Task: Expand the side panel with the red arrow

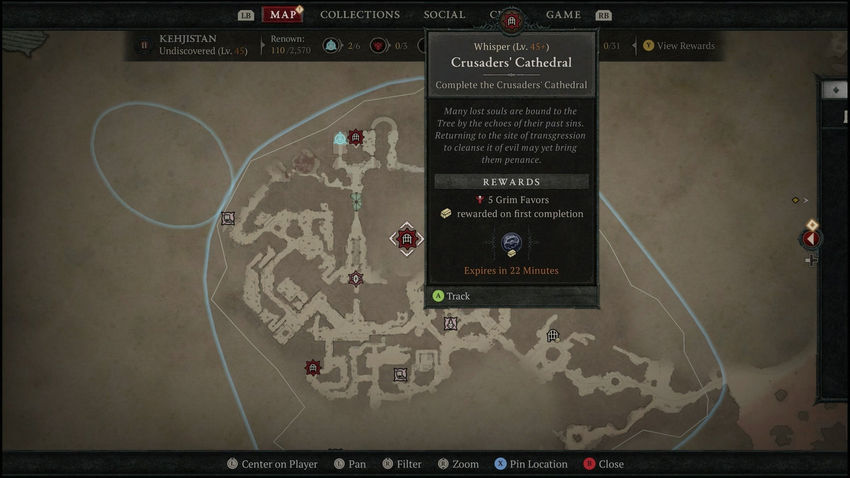Action: pos(811,238)
